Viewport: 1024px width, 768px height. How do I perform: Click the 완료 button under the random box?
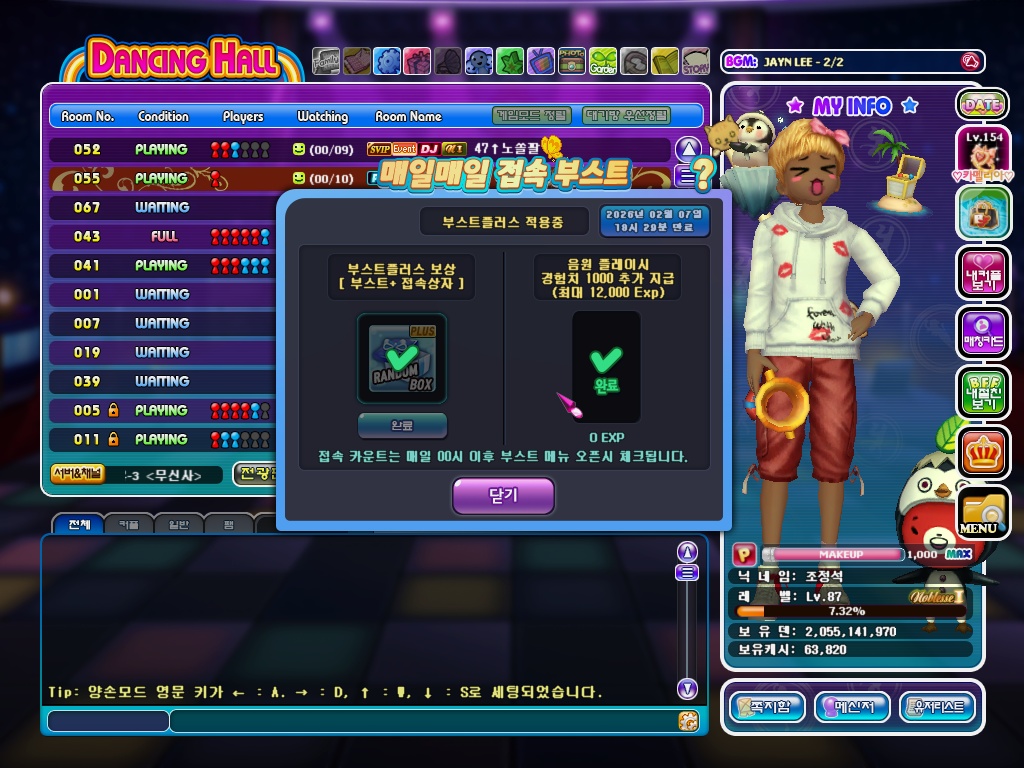point(402,424)
